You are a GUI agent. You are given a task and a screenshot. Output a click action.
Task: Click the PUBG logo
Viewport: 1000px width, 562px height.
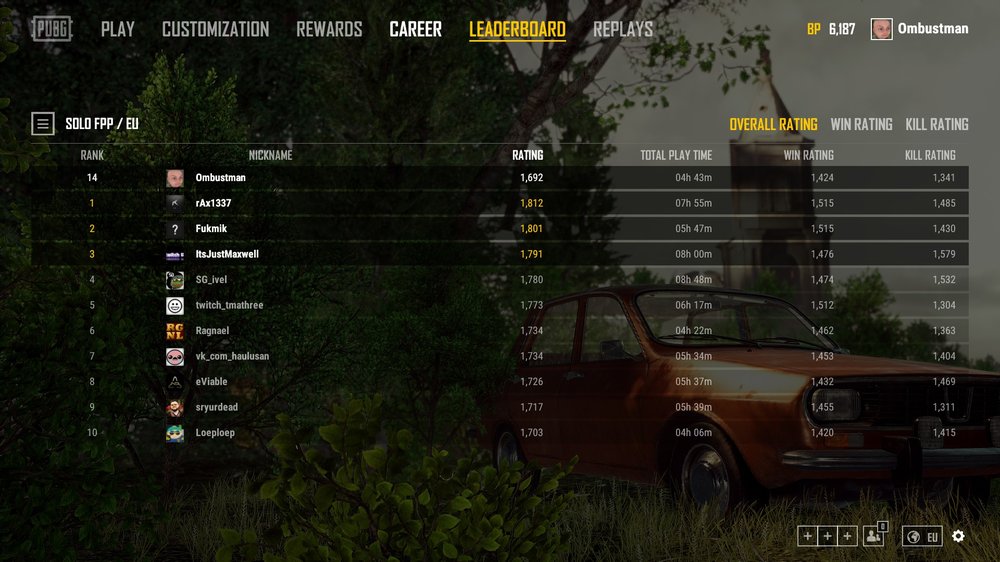(x=51, y=29)
